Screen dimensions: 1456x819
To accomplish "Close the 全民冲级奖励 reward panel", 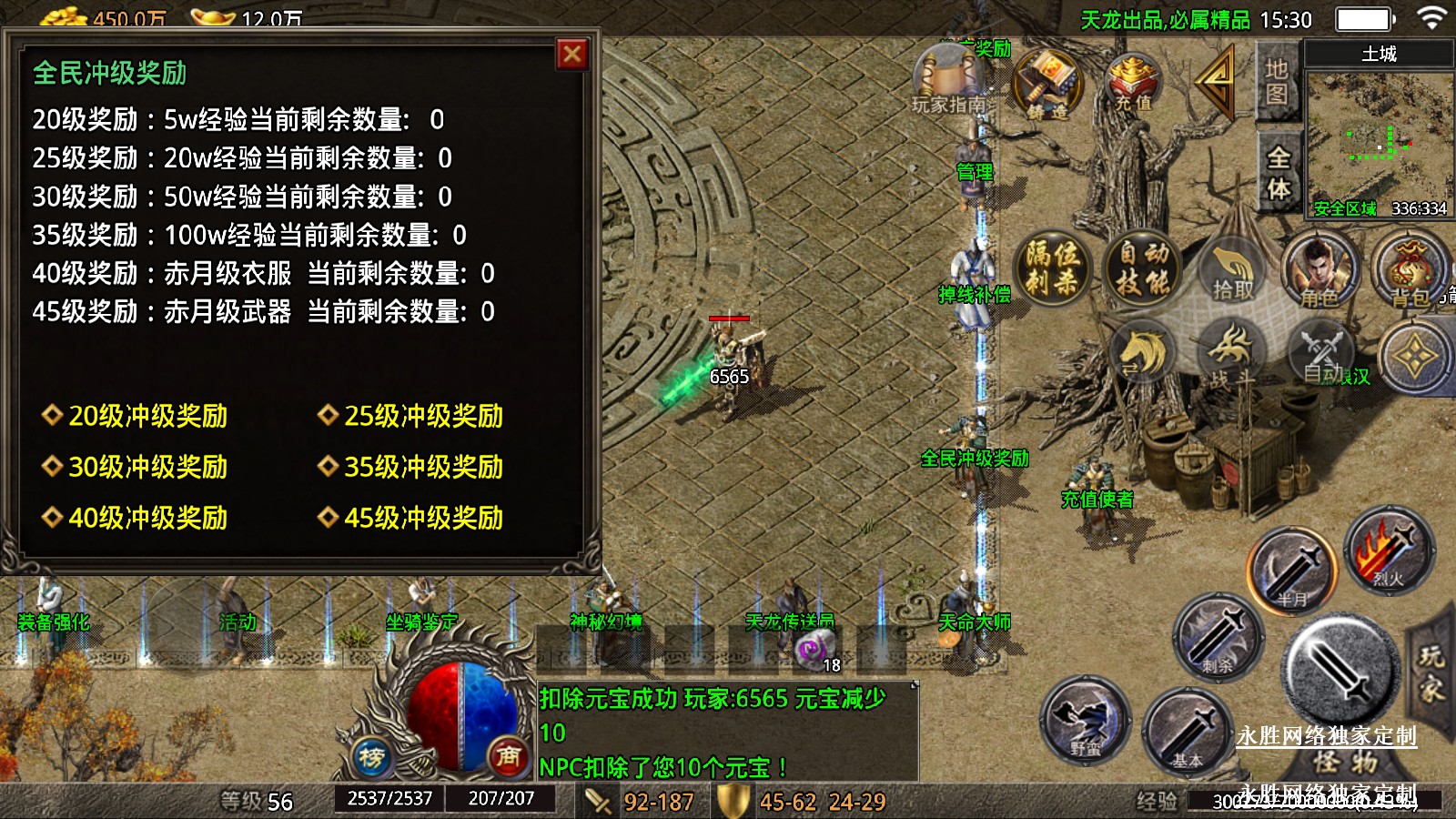I will coord(571,55).
